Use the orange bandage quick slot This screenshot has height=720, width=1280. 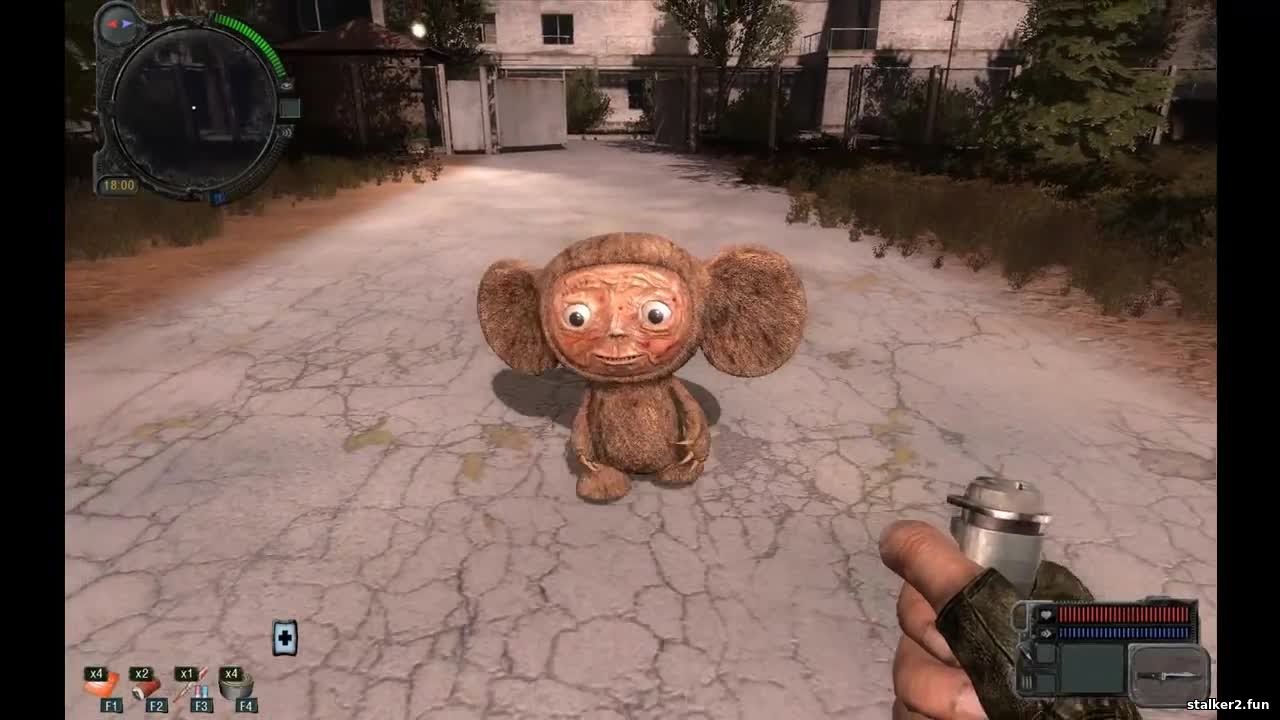coord(101,686)
